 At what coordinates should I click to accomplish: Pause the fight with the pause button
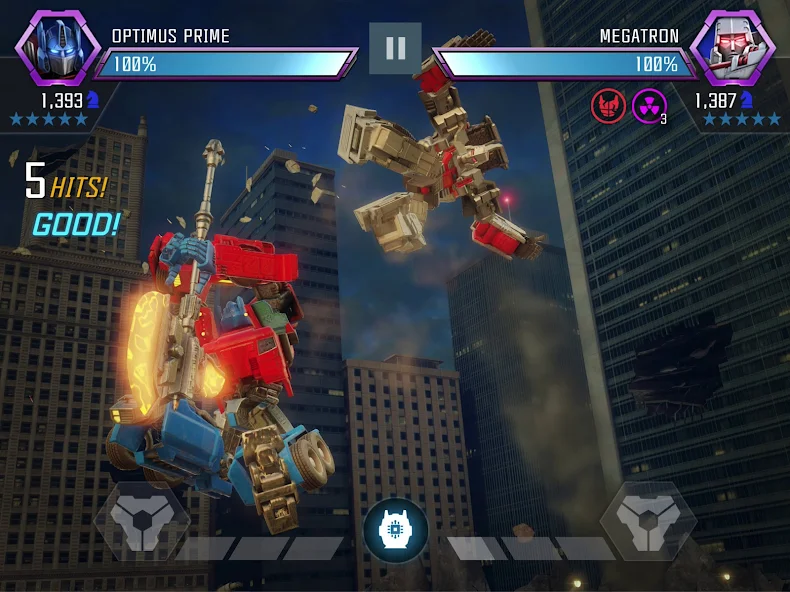(395, 48)
